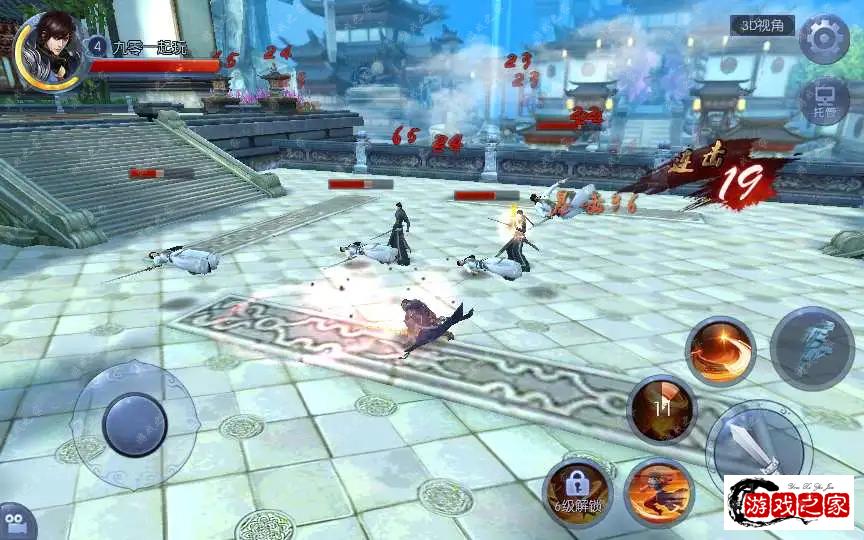This screenshot has width=864, height=540.
Task: Tap the virtual joystick center knob
Action: click(134, 425)
